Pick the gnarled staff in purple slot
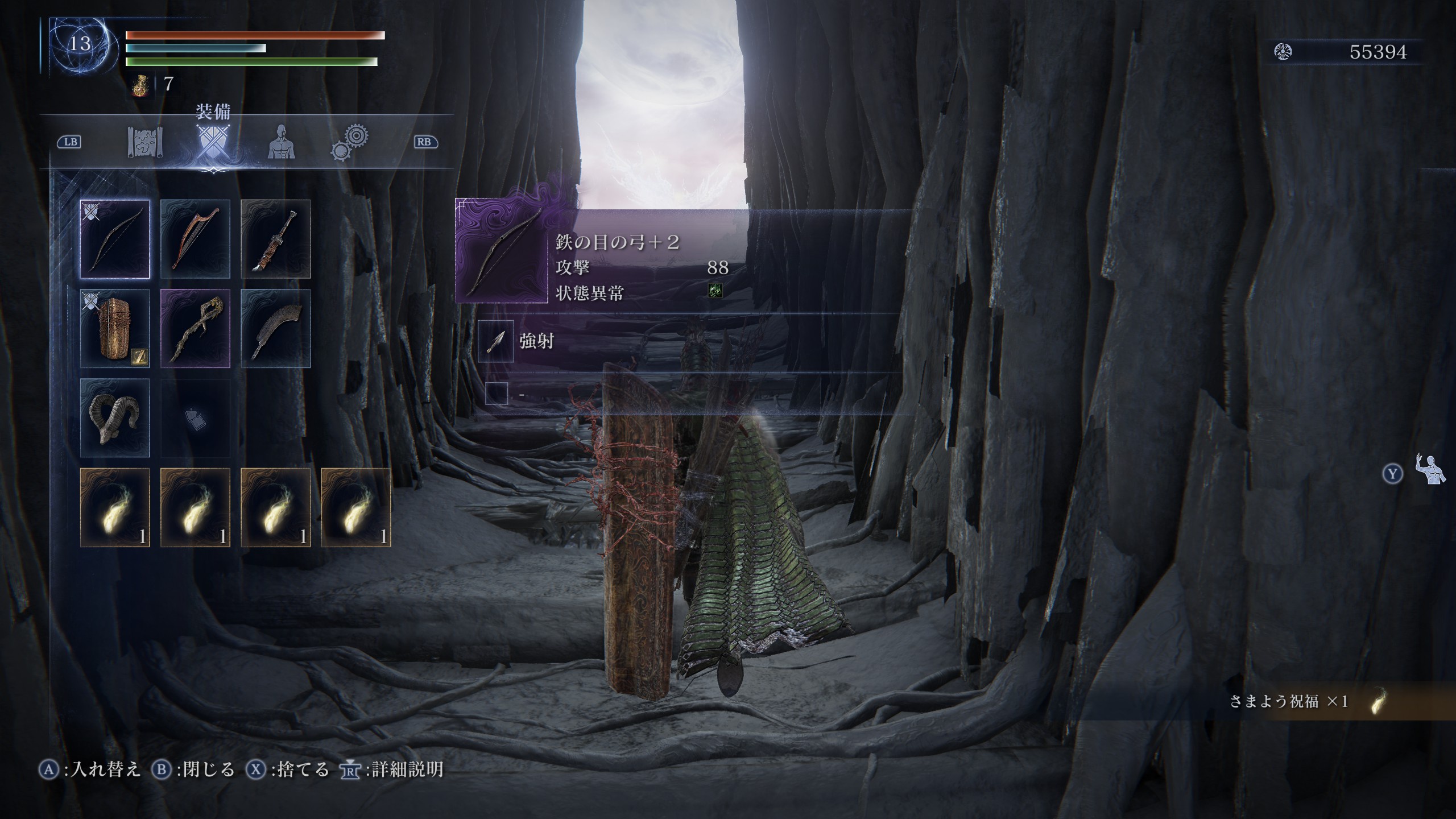This screenshot has height=819, width=1456. [195, 328]
